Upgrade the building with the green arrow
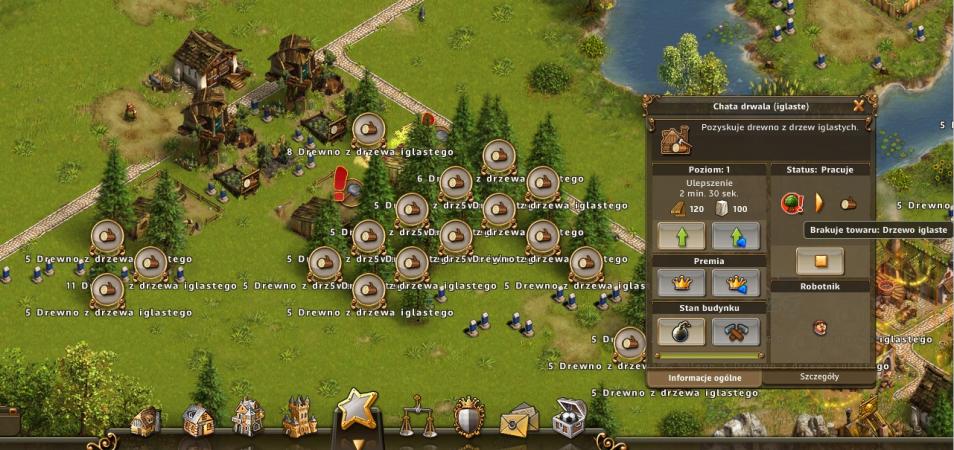Viewport: 954px width, 450px height. click(681, 236)
